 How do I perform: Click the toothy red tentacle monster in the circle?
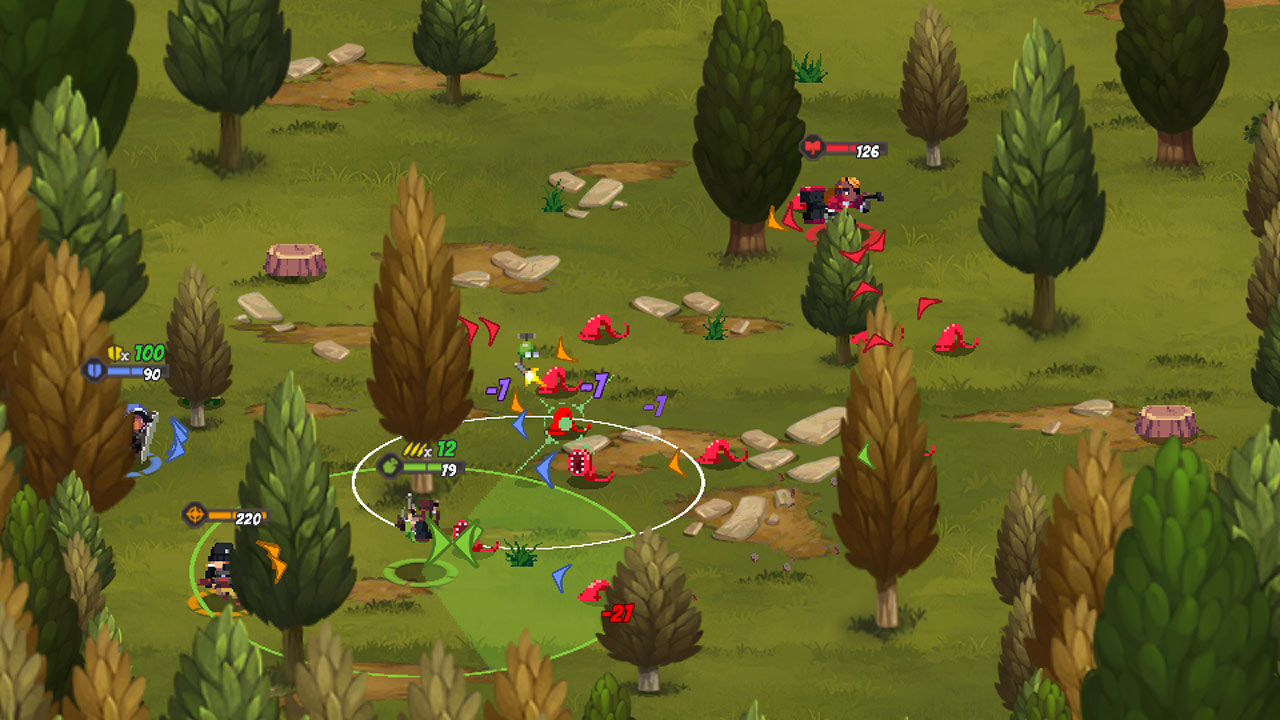579,463
